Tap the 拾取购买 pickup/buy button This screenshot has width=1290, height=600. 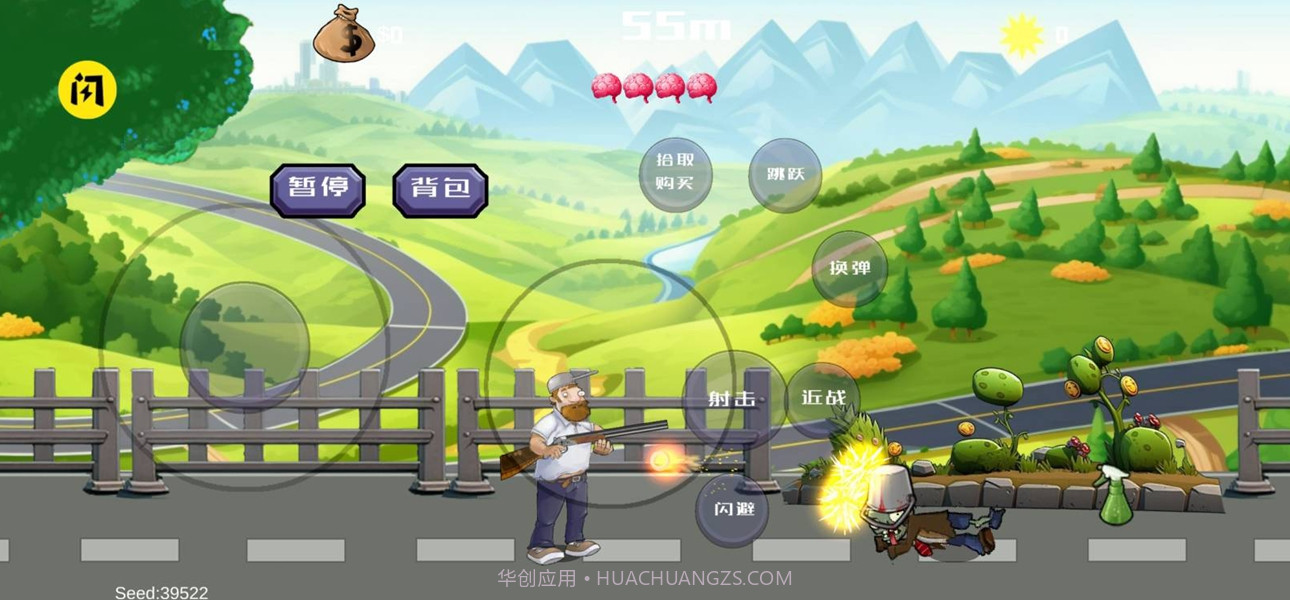pyautogui.click(x=676, y=174)
